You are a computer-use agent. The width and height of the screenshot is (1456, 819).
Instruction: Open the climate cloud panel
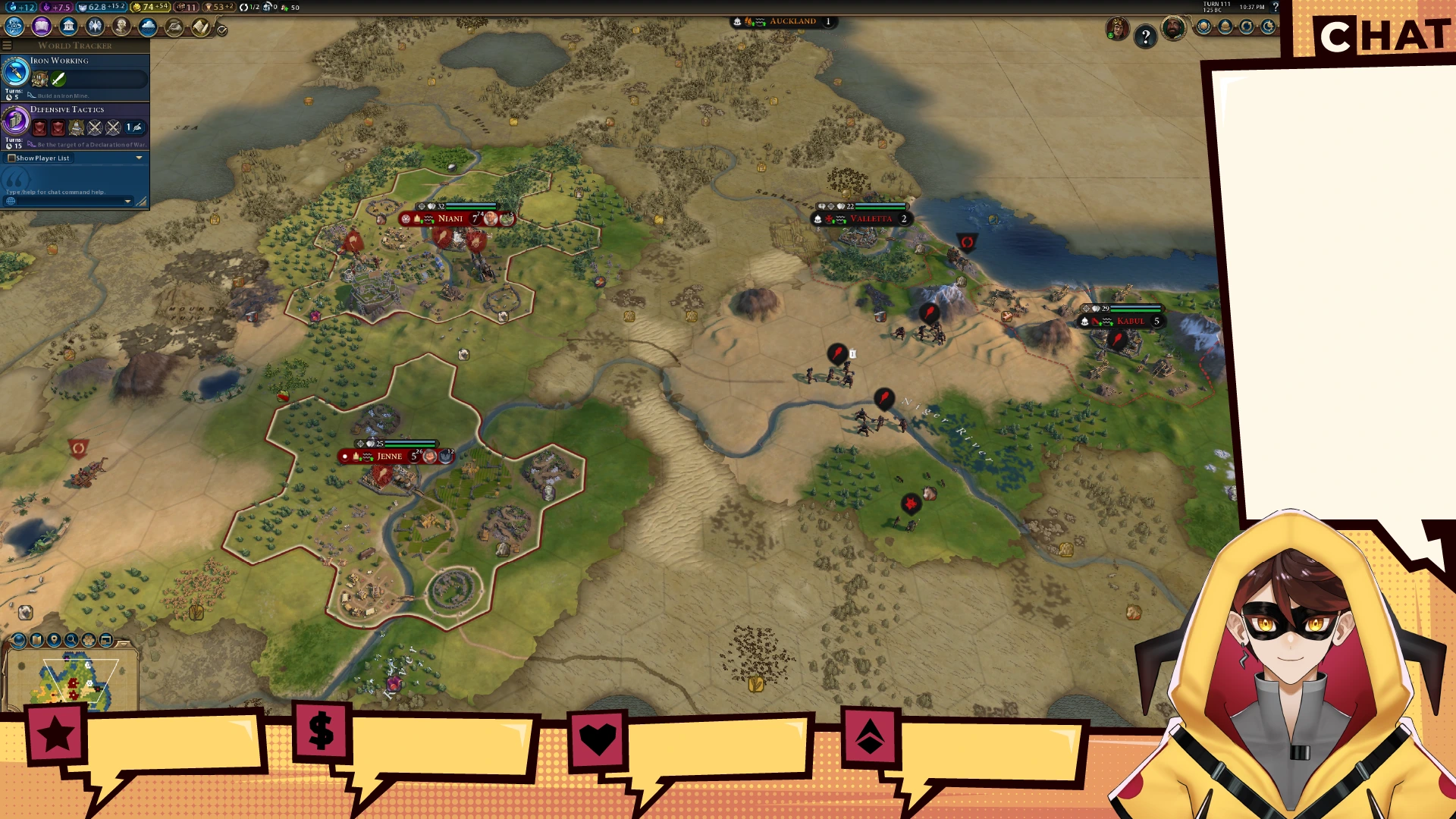[148, 27]
